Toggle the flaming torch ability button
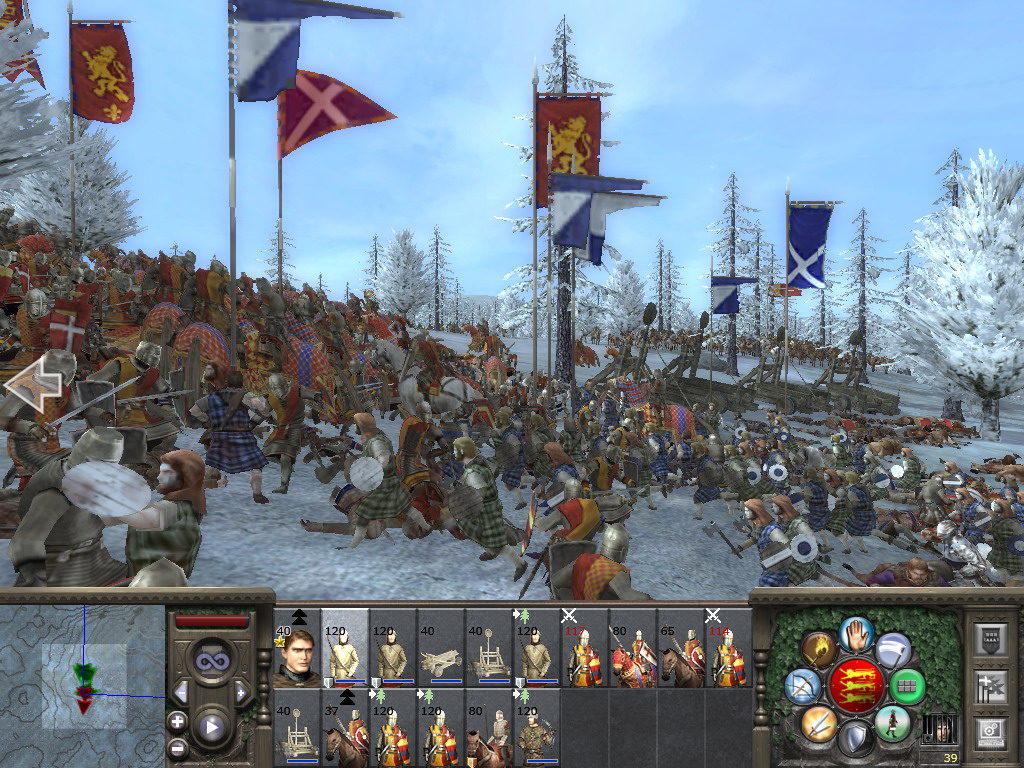This screenshot has height=768, width=1024. (820, 650)
